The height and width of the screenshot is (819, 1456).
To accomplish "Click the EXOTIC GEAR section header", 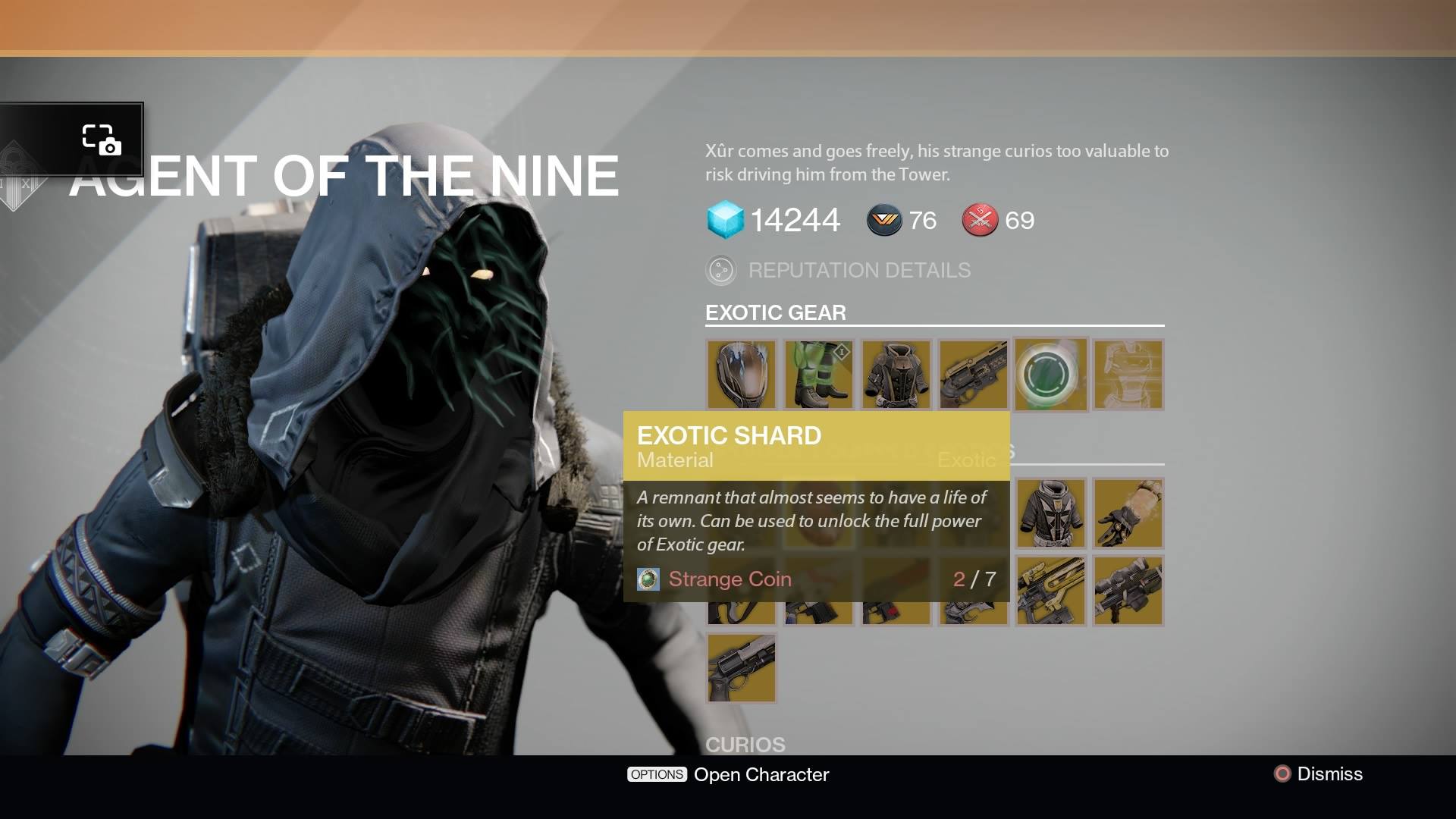I will pyautogui.click(x=775, y=312).
